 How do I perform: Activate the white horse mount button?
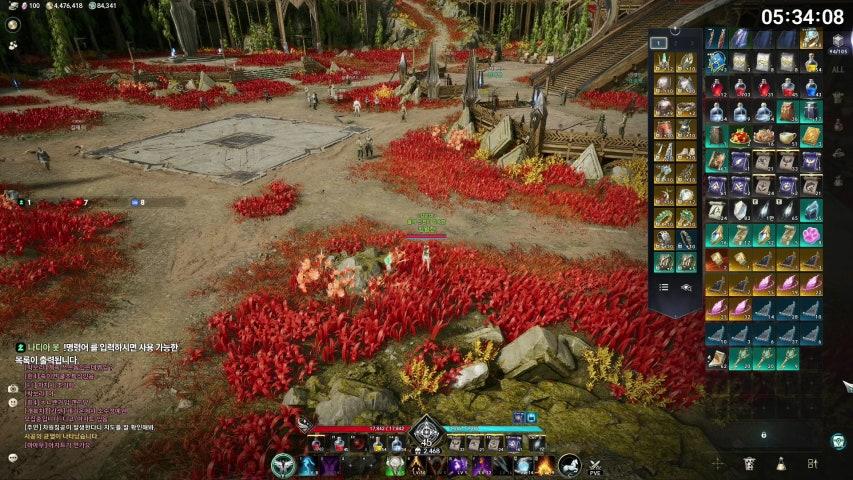(x=569, y=465)
